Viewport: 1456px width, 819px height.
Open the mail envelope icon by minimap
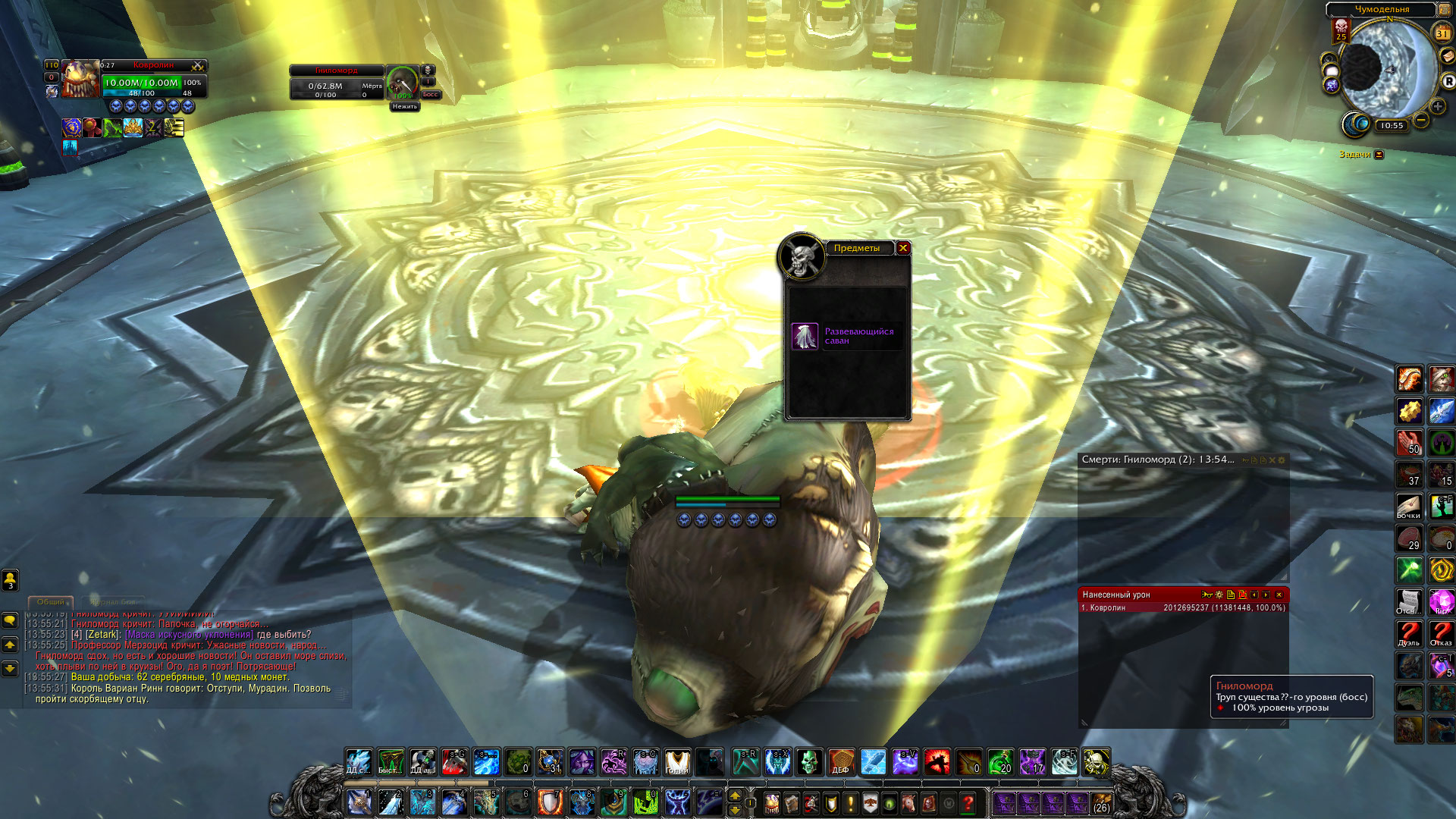click(x=1448, y=57)
